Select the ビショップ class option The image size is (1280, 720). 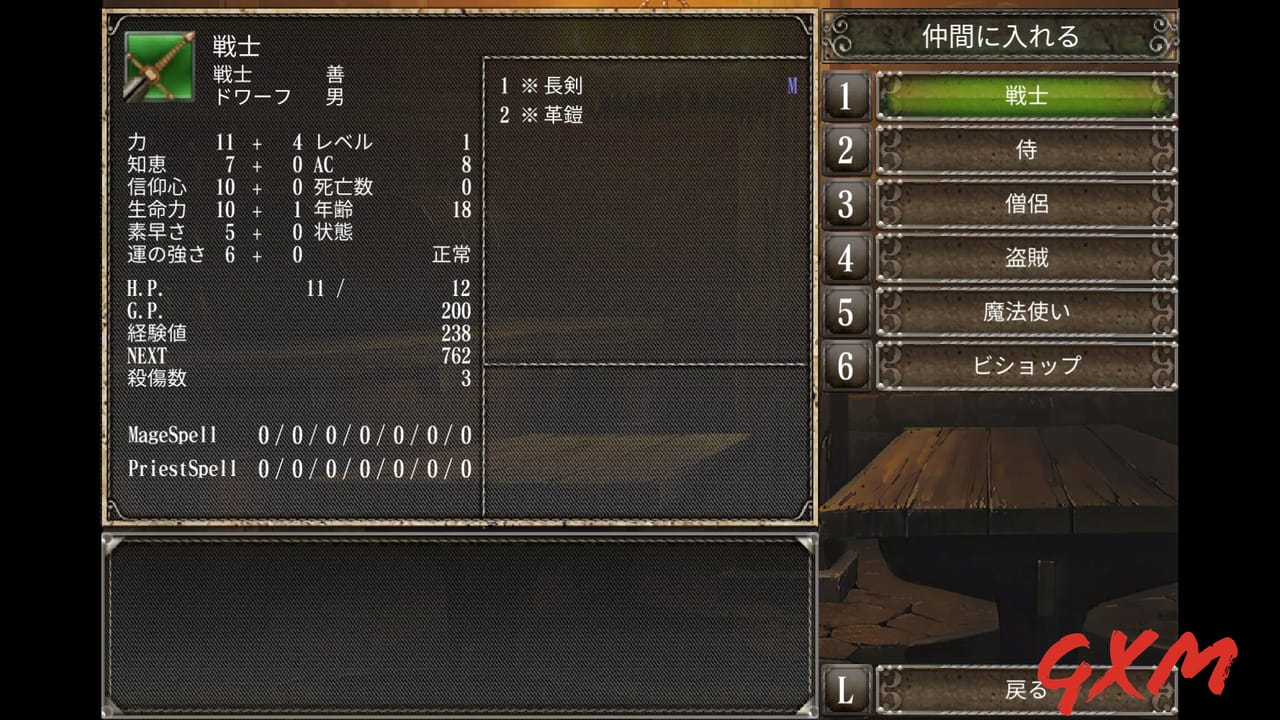(1025, 366)
